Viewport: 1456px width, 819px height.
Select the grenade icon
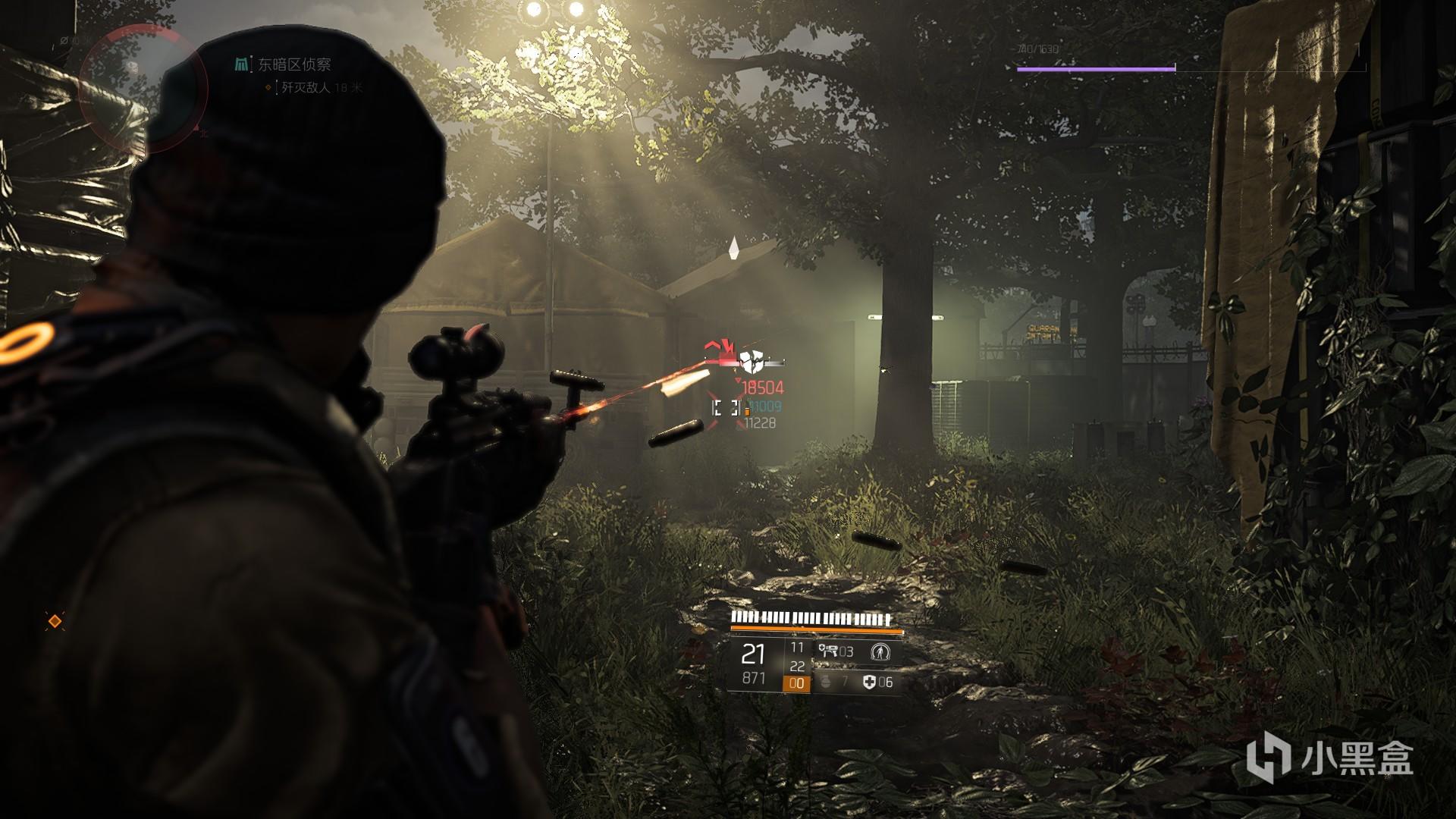(x=827, y=682)
